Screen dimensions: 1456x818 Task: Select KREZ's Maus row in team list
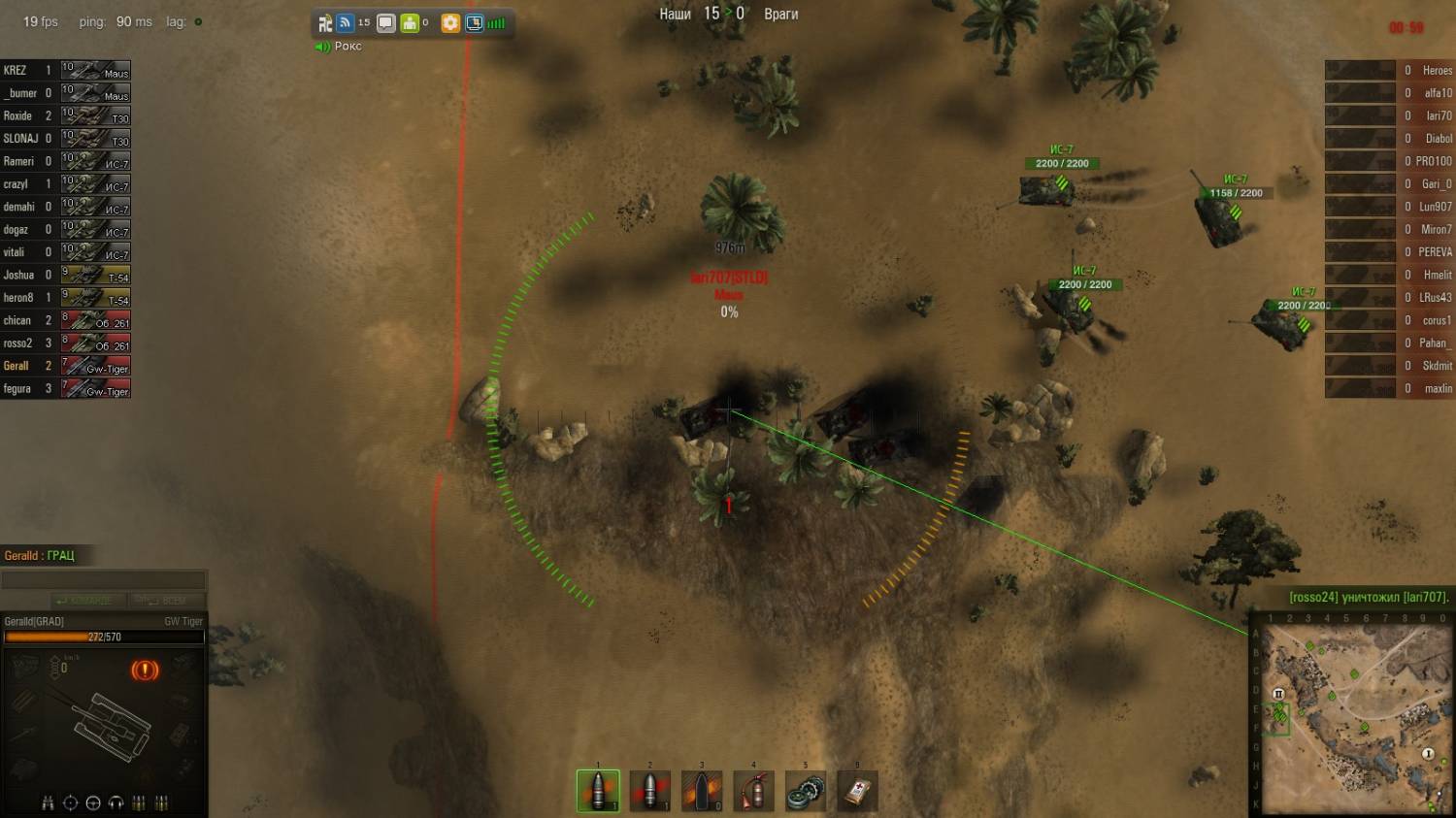click(x=66, y=71)
